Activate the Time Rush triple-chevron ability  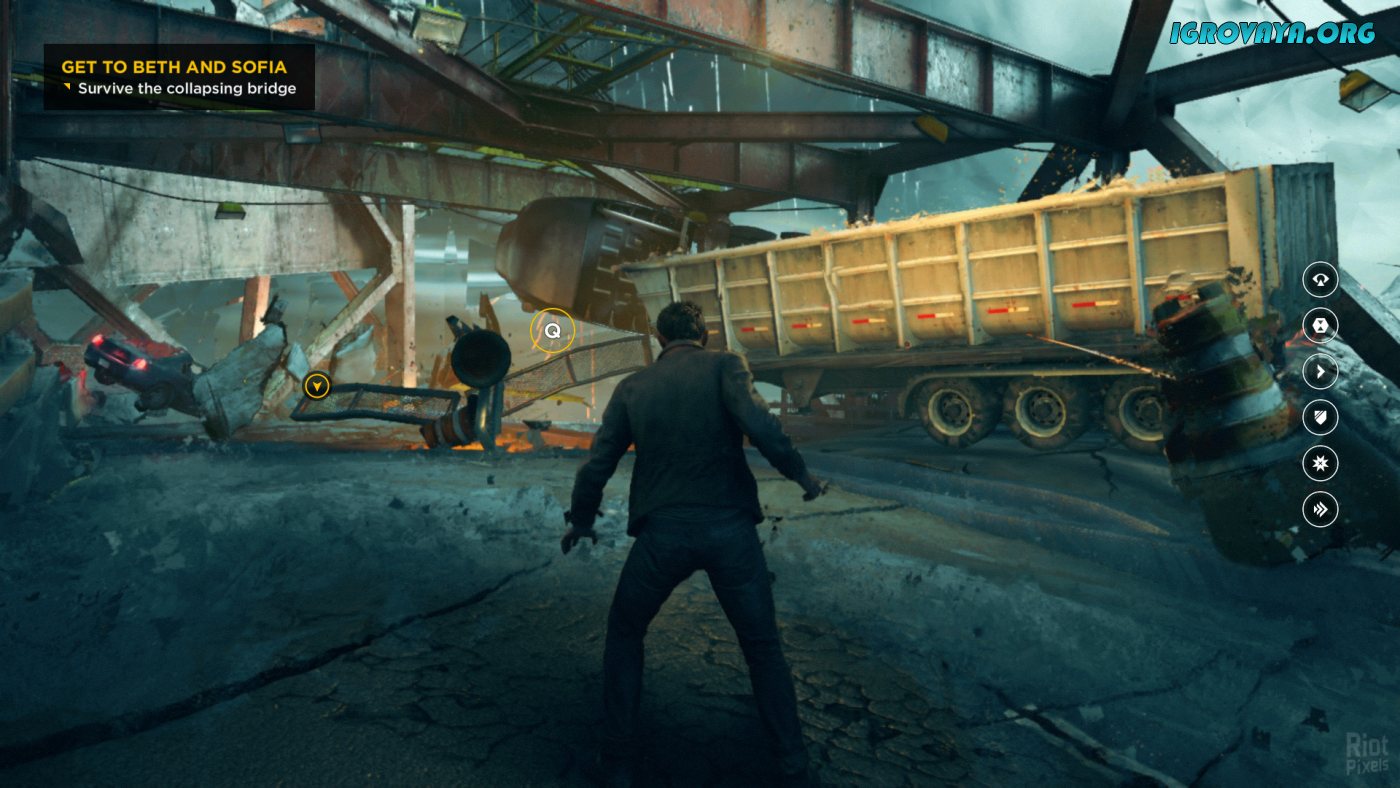tap(1320, 510)
